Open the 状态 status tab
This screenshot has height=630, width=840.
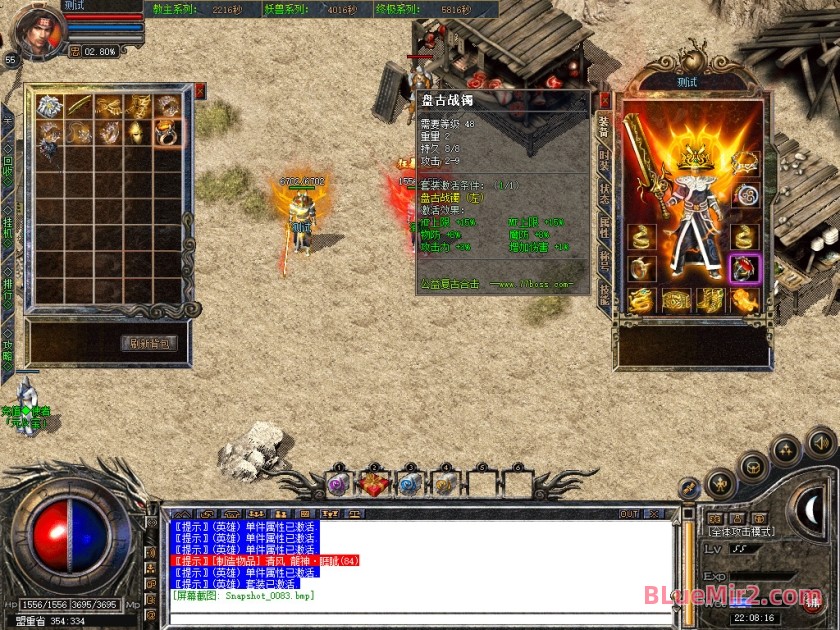click(604, 192)
